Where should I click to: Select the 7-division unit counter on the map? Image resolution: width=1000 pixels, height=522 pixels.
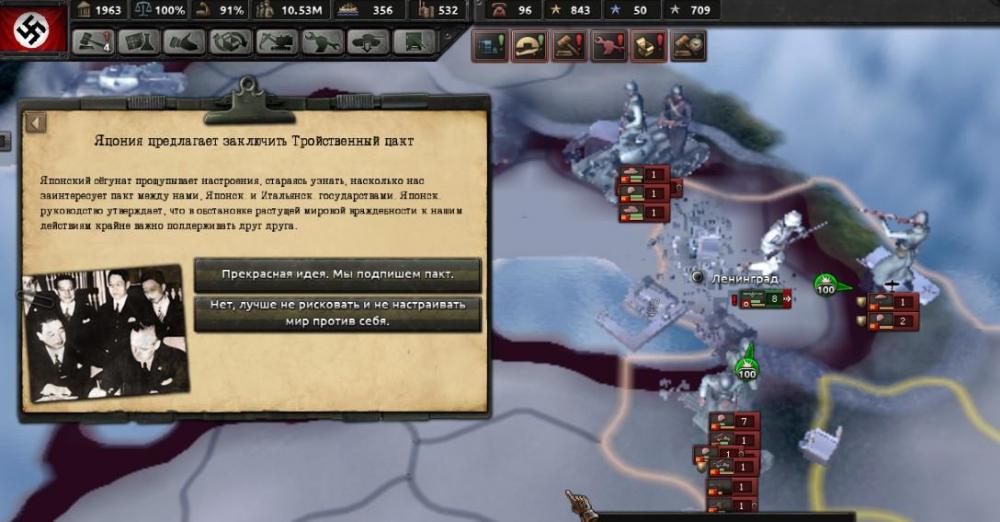[734, 421]
